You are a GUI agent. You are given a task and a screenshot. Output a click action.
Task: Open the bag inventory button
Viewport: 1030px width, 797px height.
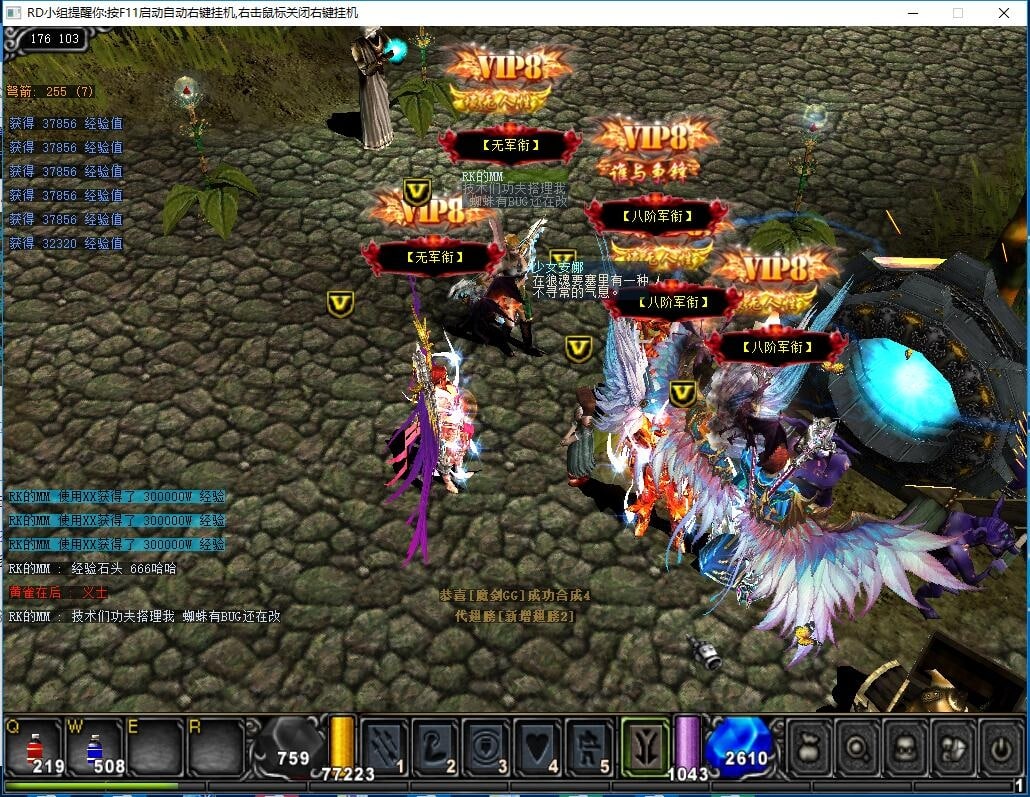click(812, 746)
